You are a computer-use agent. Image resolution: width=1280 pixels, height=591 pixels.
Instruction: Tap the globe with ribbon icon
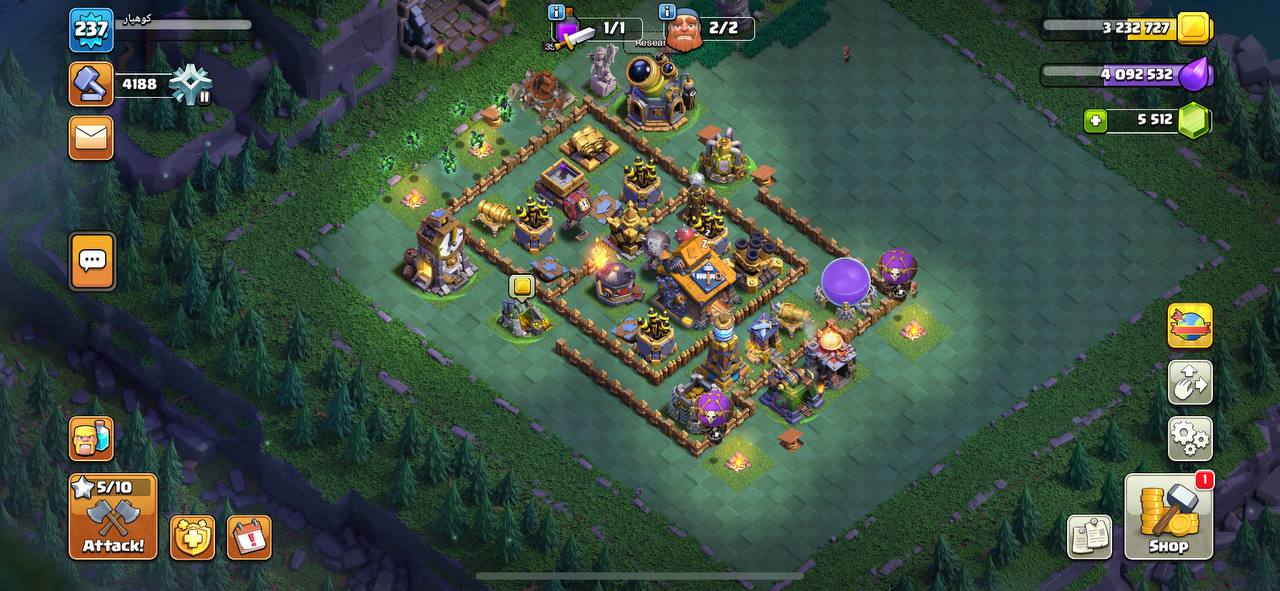(1190, 326)
